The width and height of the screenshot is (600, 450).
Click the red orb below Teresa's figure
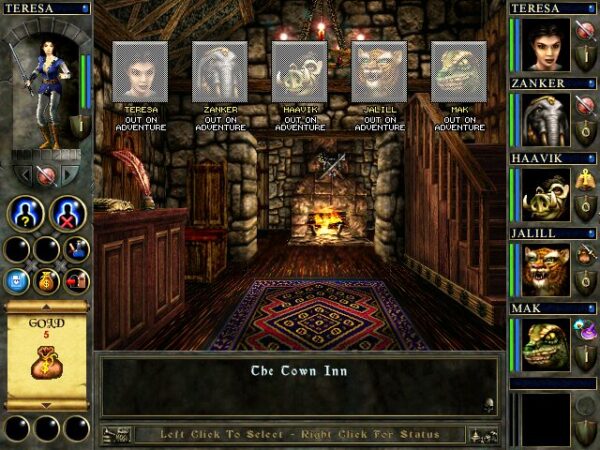point(45,174)
